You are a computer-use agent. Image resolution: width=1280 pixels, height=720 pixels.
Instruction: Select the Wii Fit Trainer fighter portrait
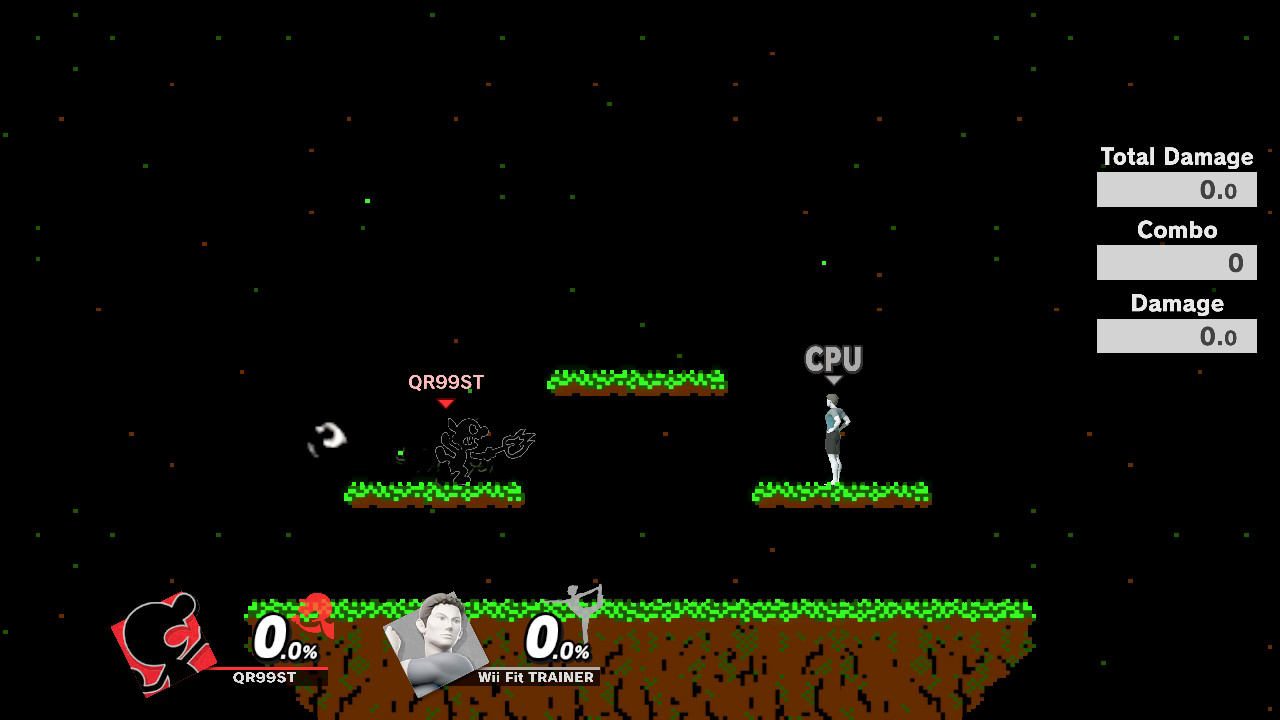pyautogui.click(x=435, y=643)
